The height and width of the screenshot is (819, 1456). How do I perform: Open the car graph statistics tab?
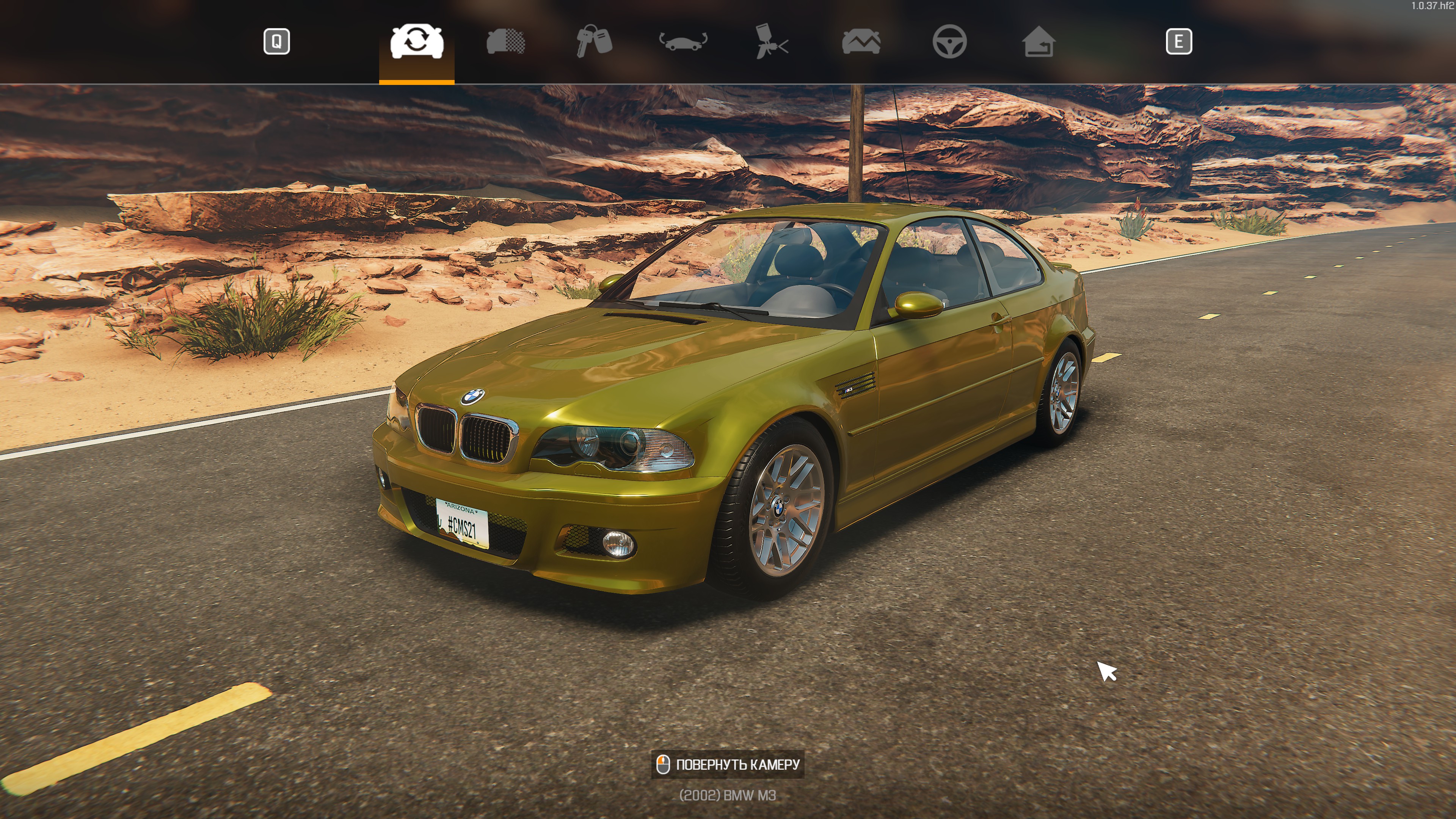(x=861, y=42)
